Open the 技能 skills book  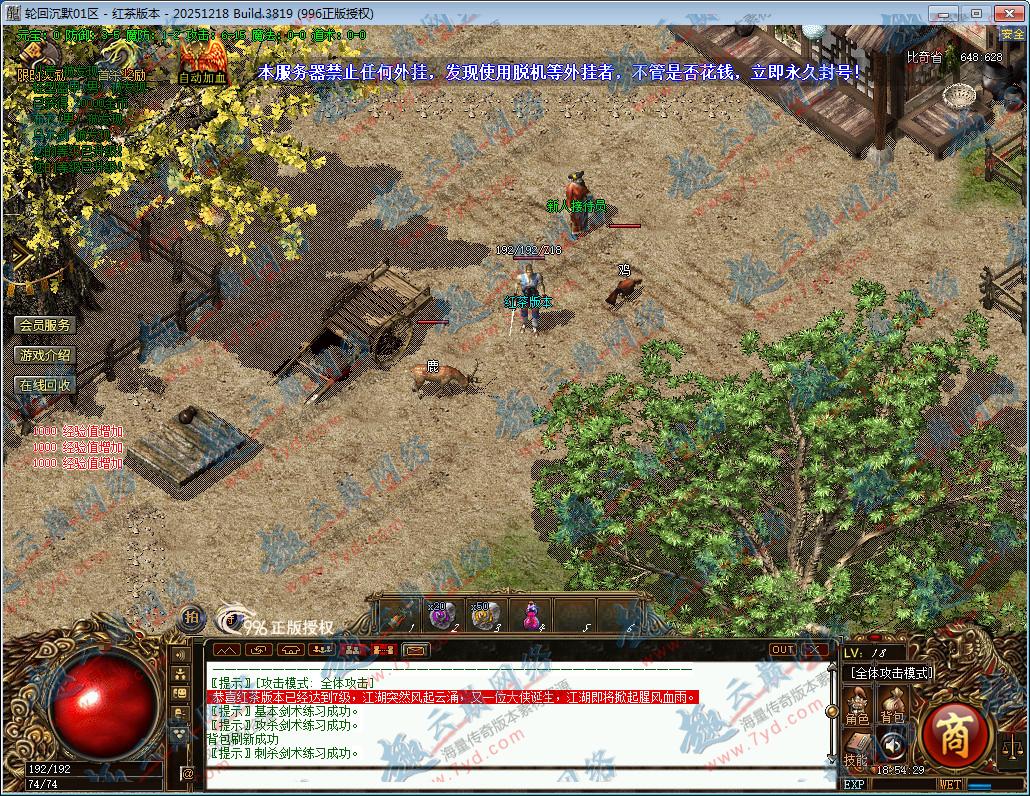pyautogui.click(x=857, y=748)
